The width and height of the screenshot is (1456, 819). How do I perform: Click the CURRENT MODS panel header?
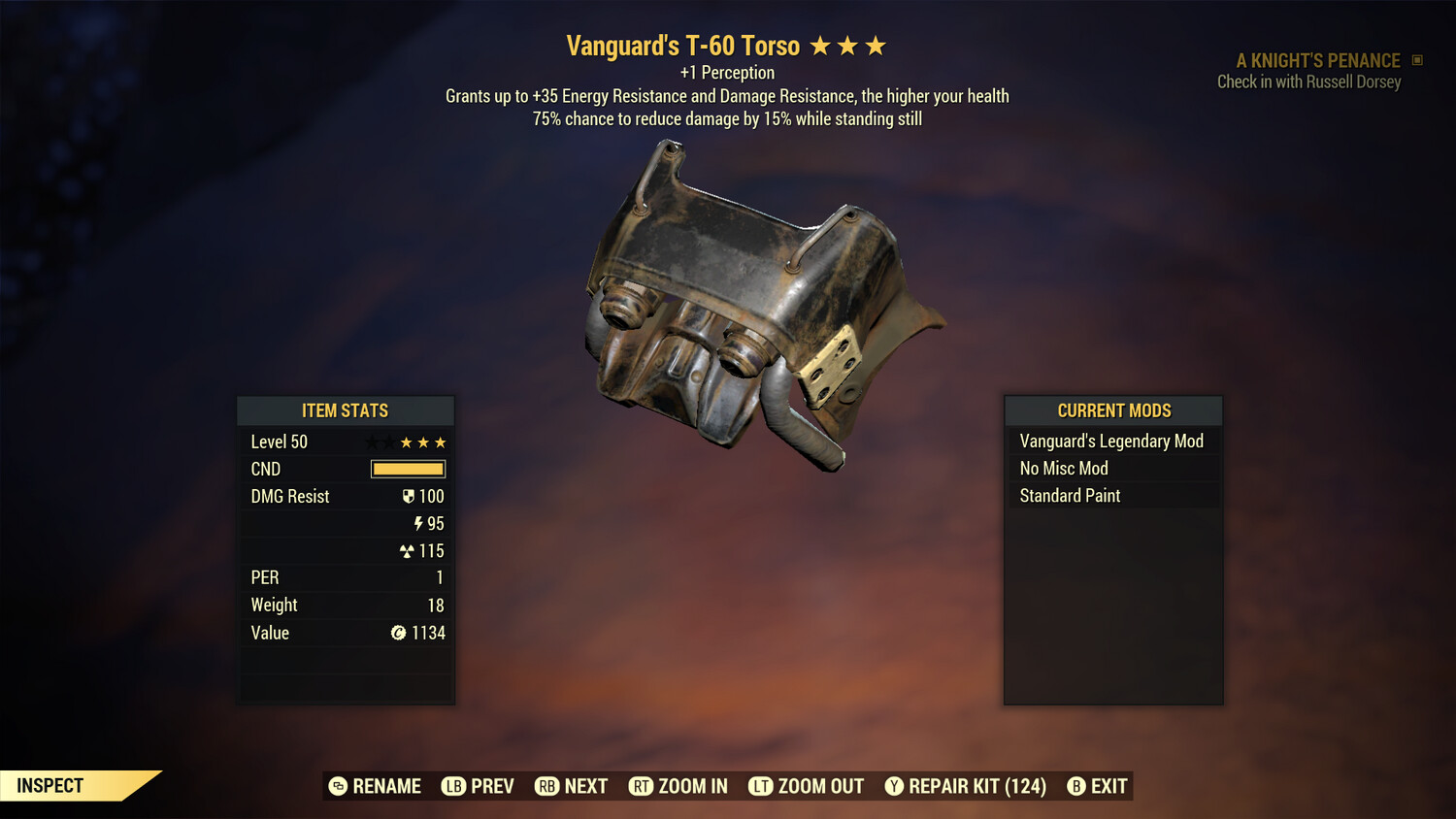[1112, 410]
